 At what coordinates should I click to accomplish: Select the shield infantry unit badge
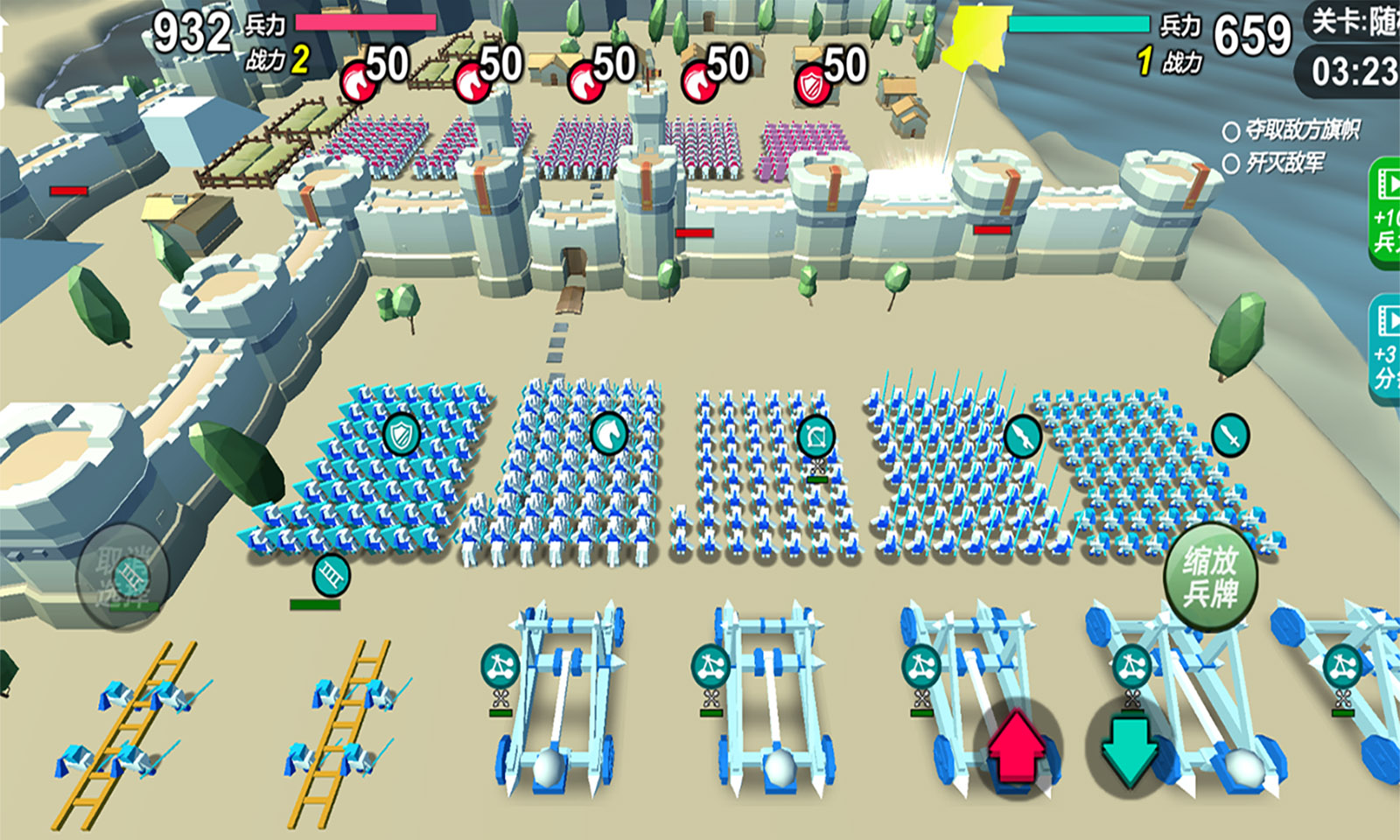[x=402, y=434]
